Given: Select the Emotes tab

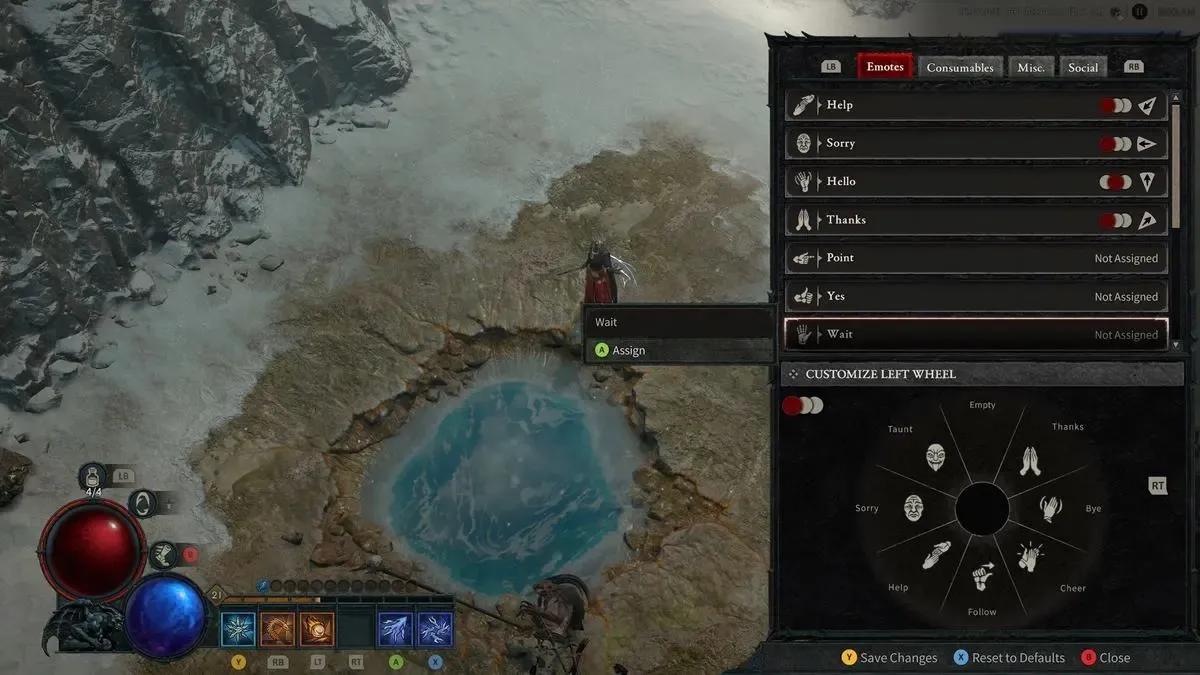Looking at the screenshot, I should (884, 67).
